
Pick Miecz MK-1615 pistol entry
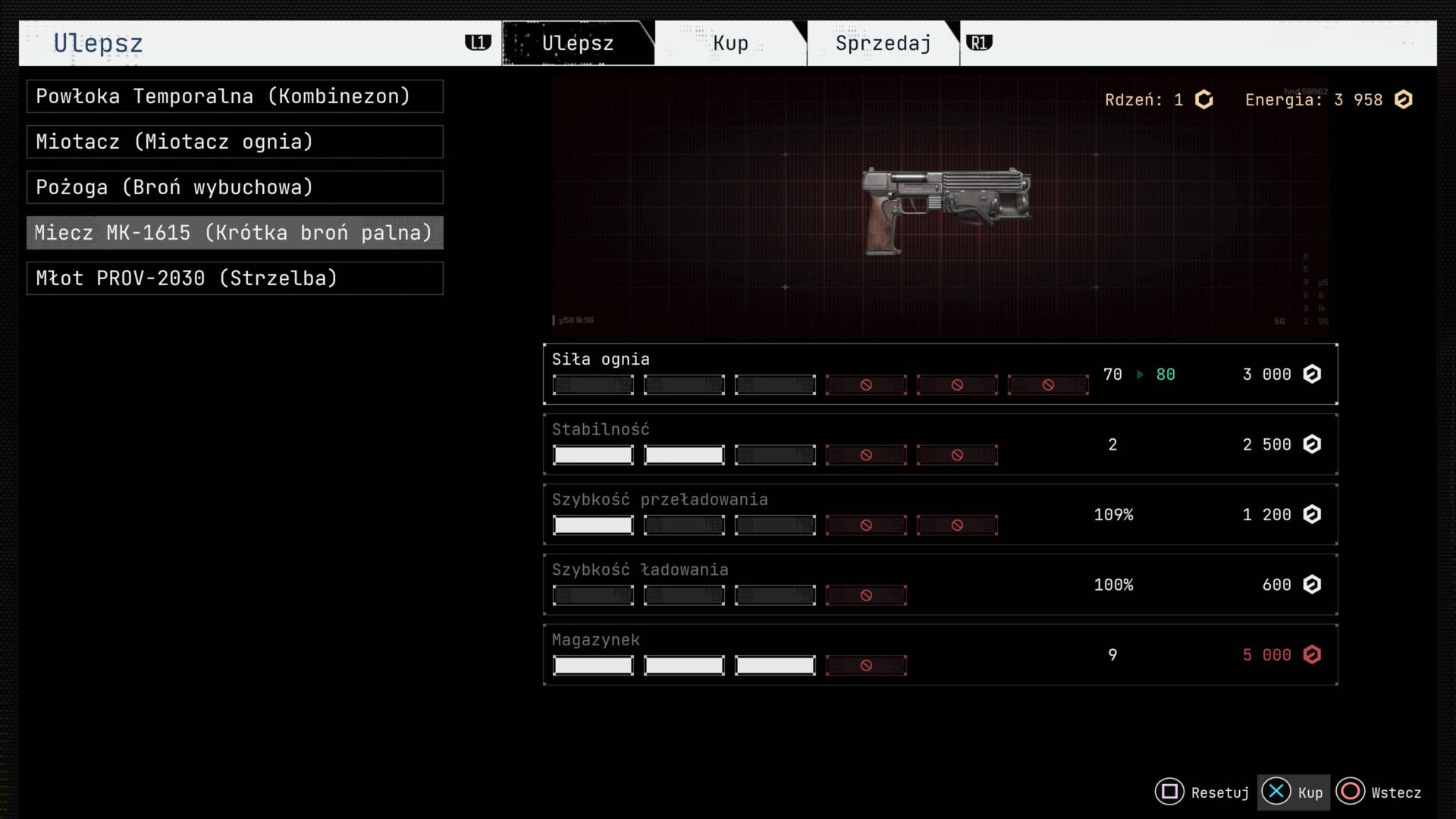click(x=235, y=233)
